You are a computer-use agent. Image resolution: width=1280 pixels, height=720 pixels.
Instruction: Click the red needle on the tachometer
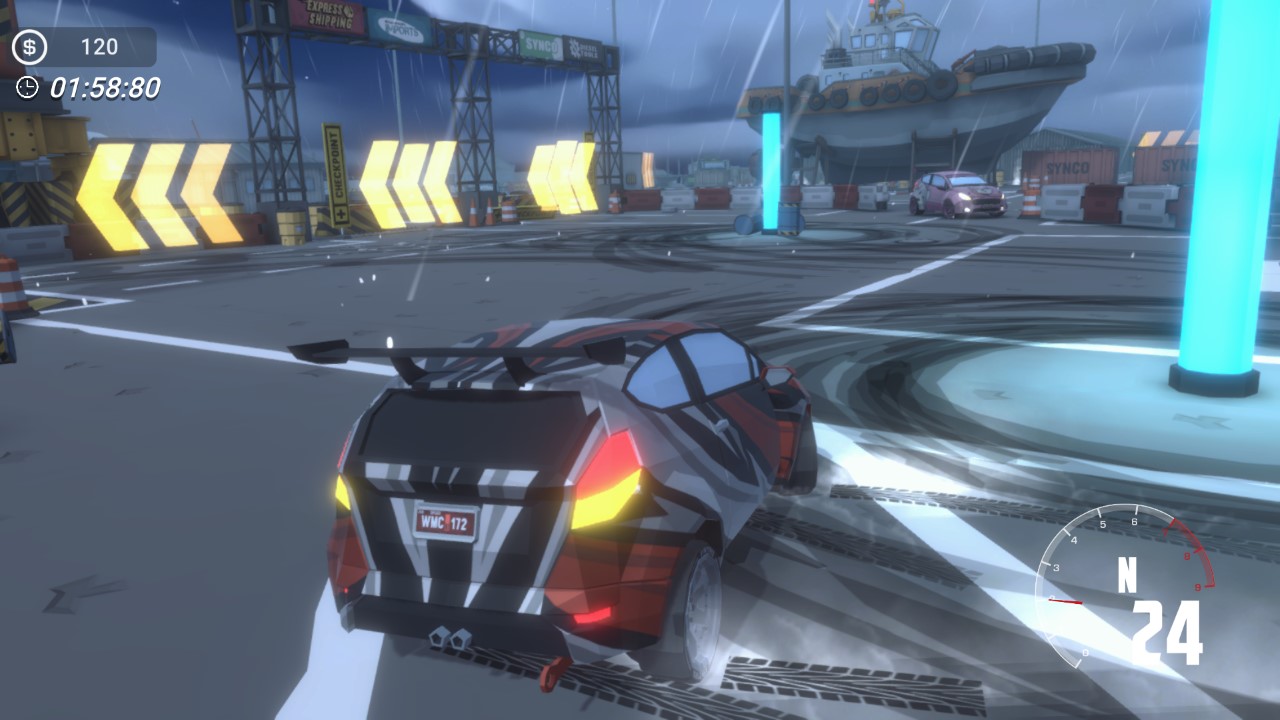pos(1064,602)
